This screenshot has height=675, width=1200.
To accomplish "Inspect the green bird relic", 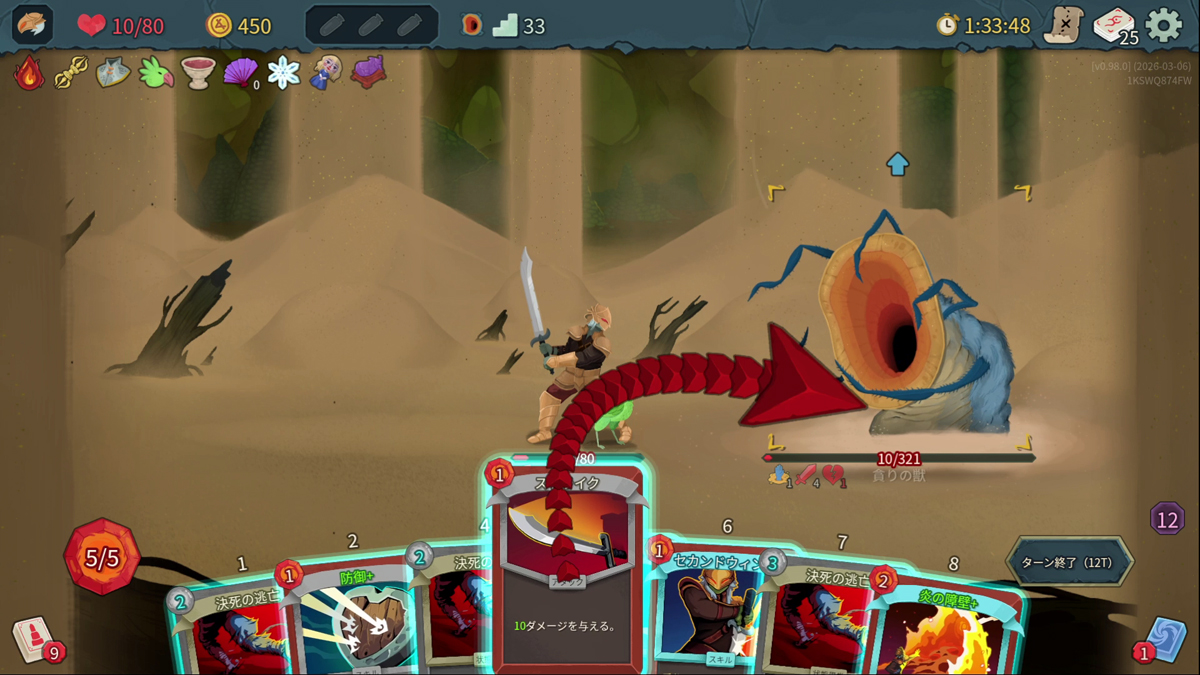I will [156, 73].
